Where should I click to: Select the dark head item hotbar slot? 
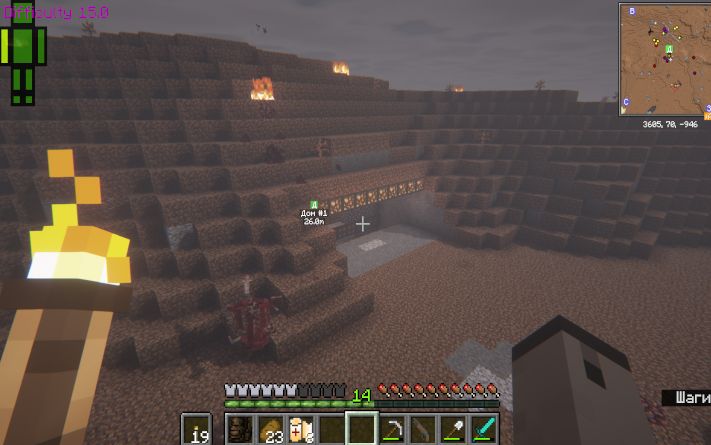[x=241, y=429]
